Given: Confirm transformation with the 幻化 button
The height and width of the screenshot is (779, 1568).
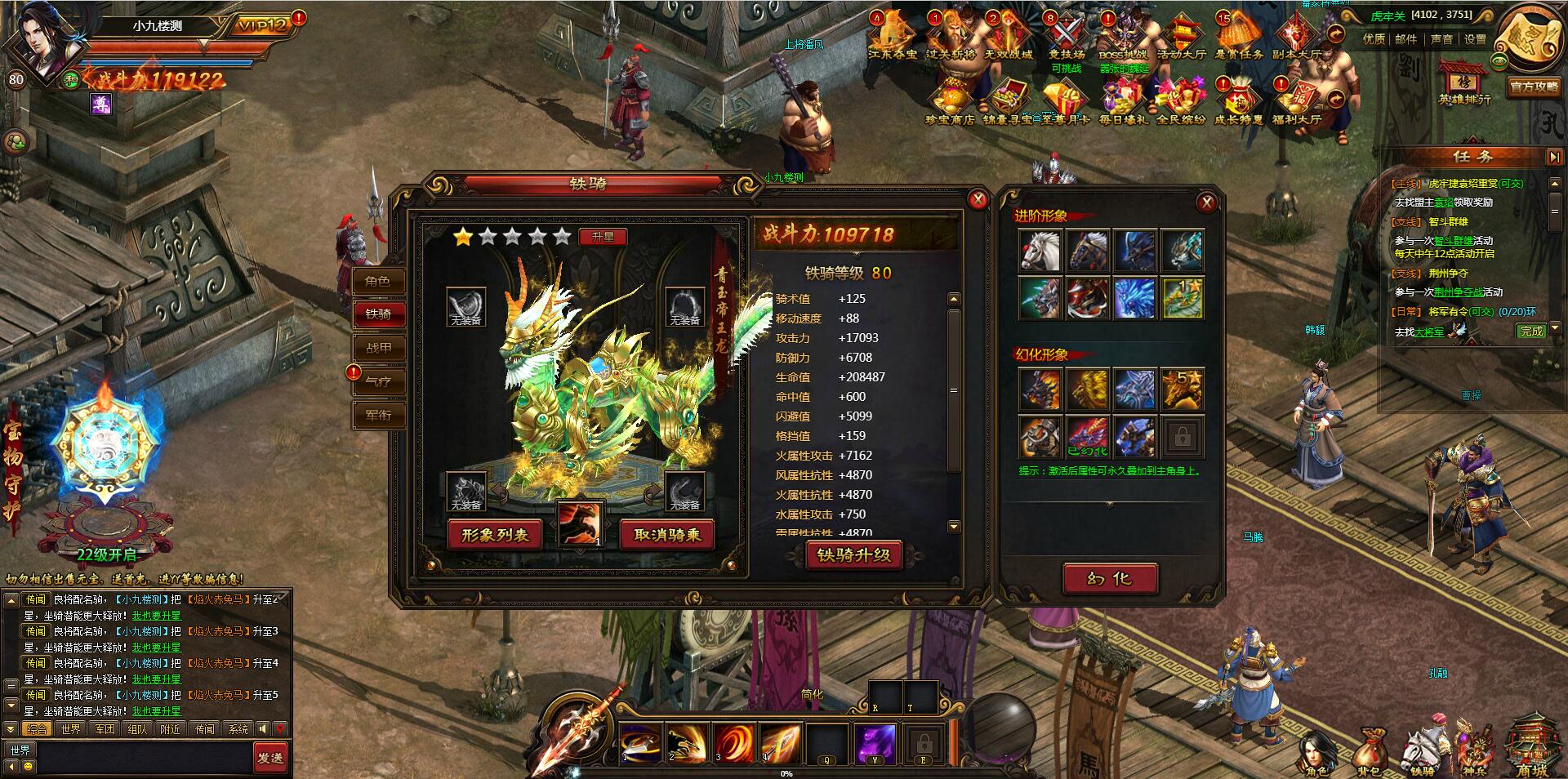Looking at the screenshot, I should 1109,579.
